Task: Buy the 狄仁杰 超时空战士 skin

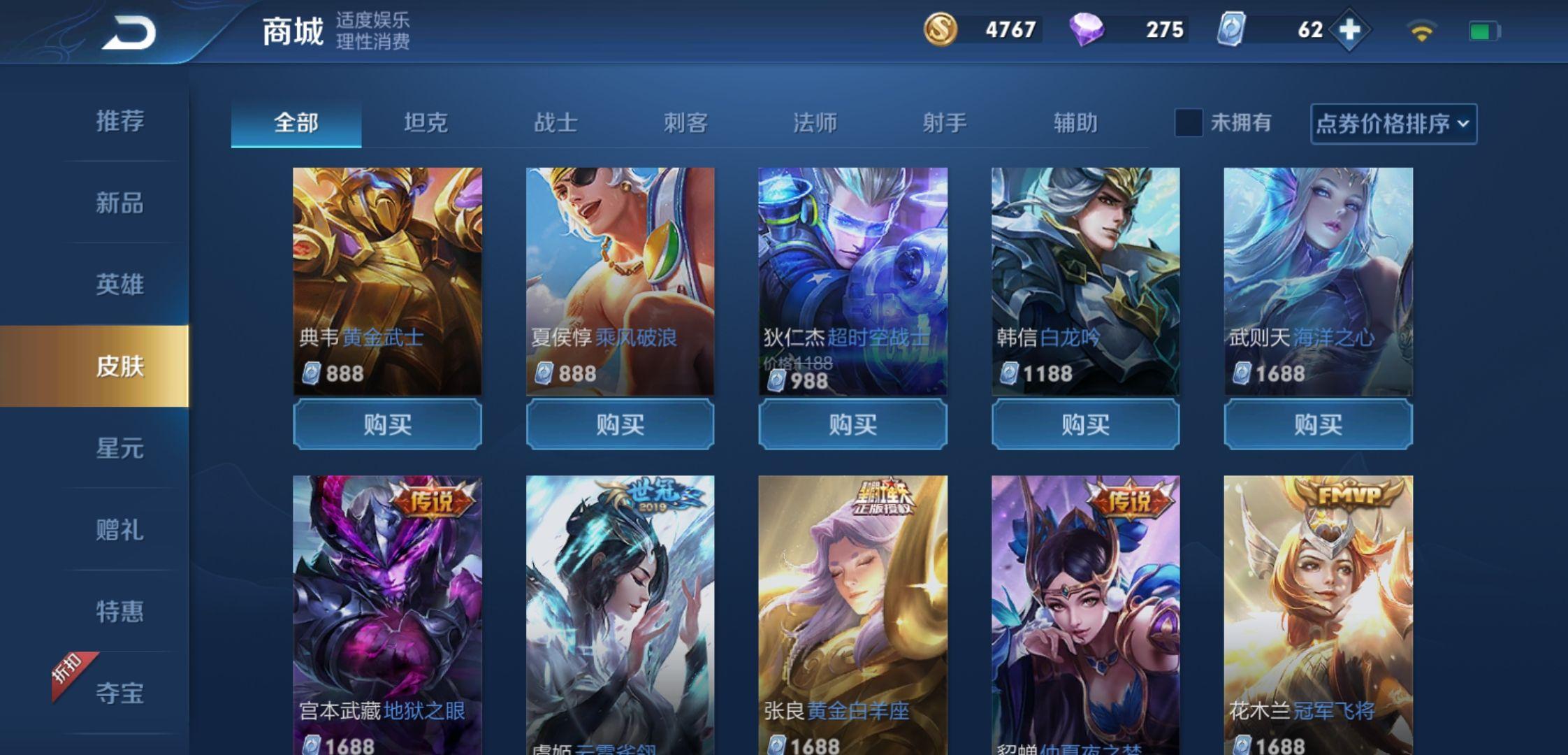Action: [x=852, y=424]
